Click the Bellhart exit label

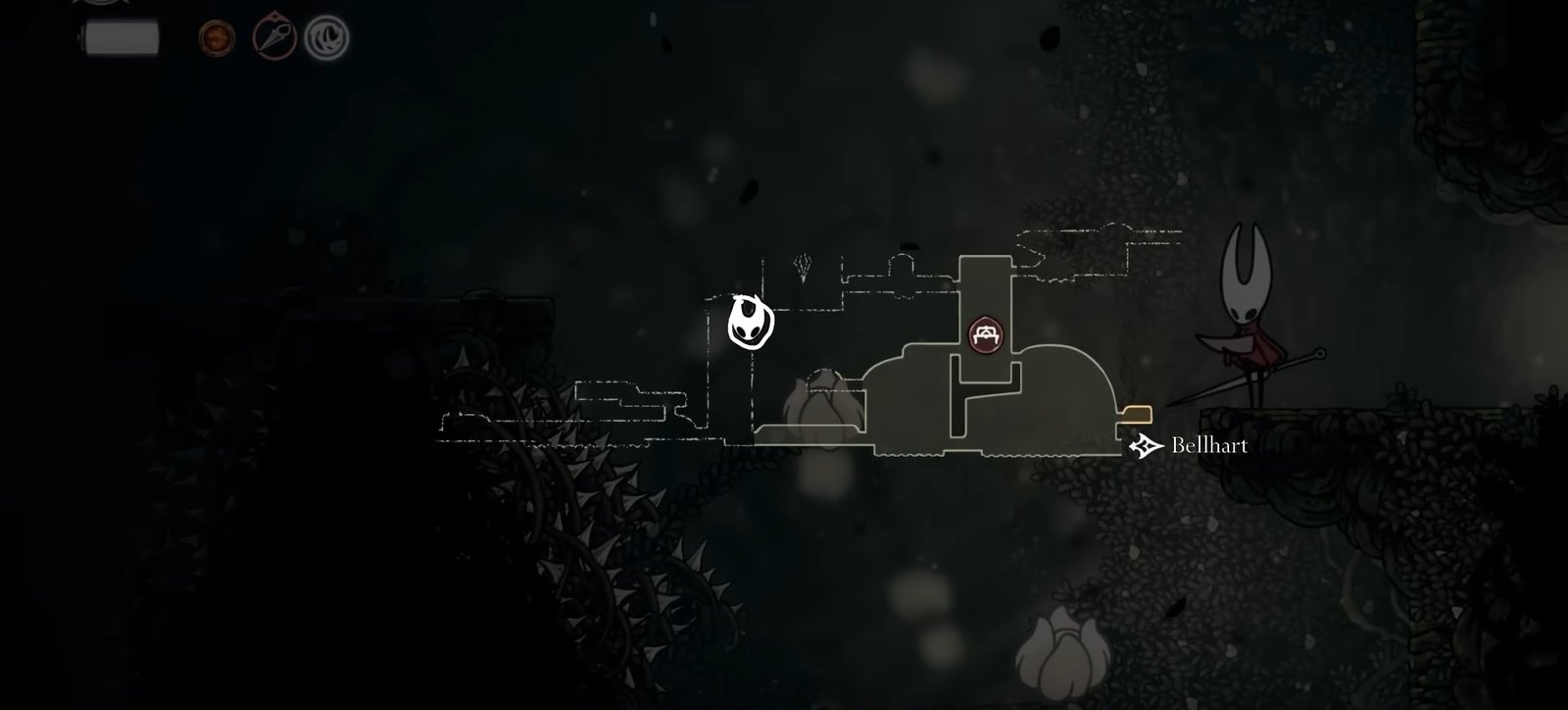pos(1209,446)
